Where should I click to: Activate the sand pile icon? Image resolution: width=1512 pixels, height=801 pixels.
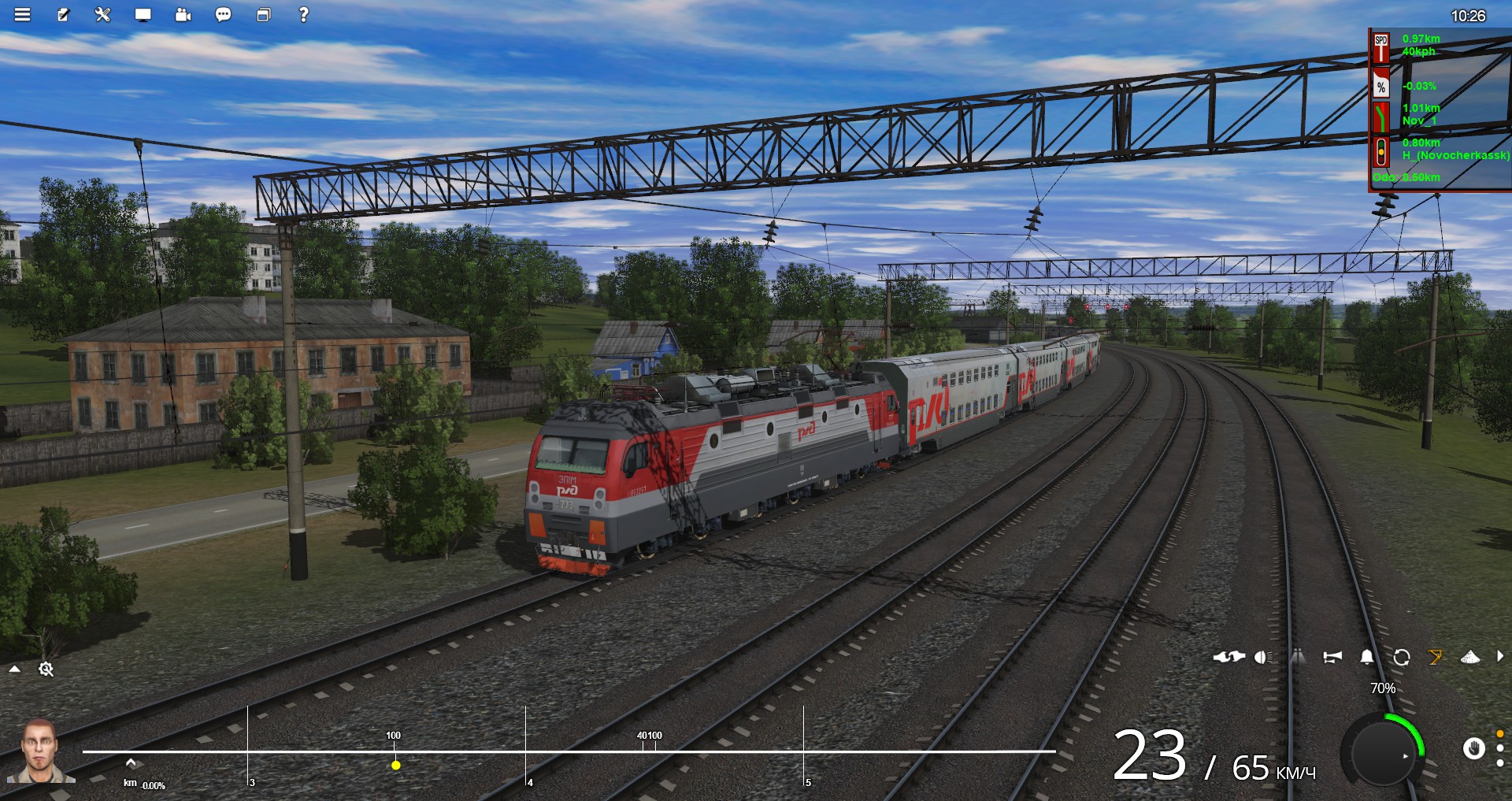click(x=1470, y=657)
